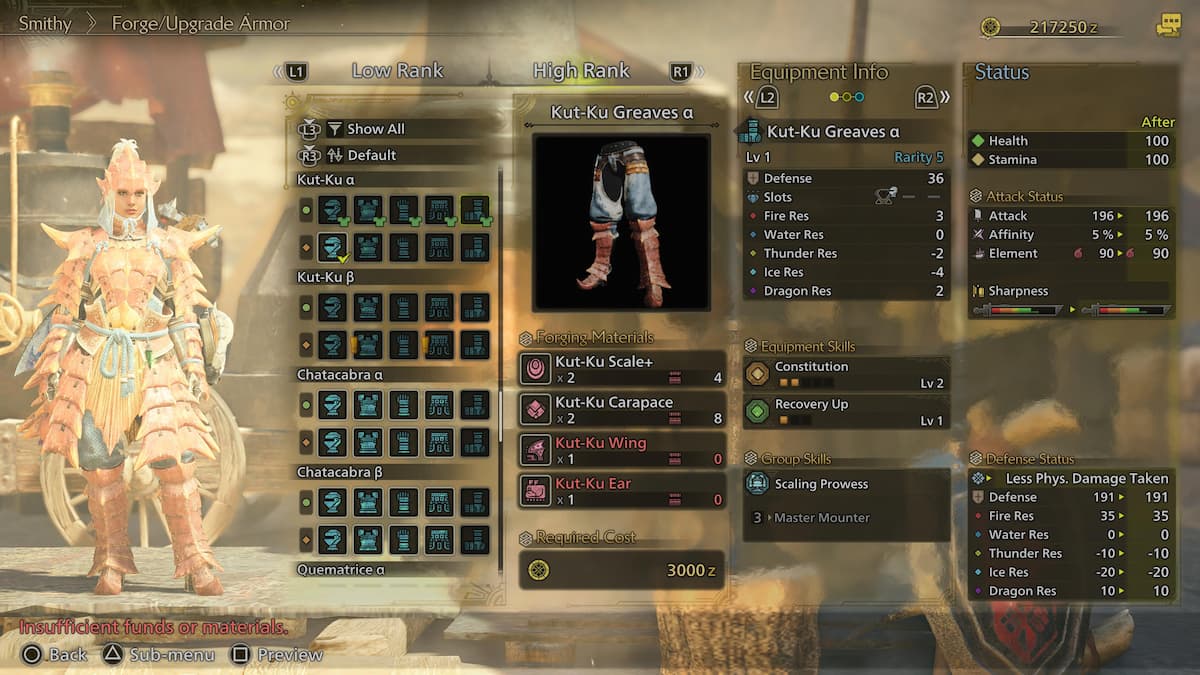Image resolution: width=1200 pixels, height=675 pixels.
Task: Select the Recovery Up equipment skill
Action: 846,411
